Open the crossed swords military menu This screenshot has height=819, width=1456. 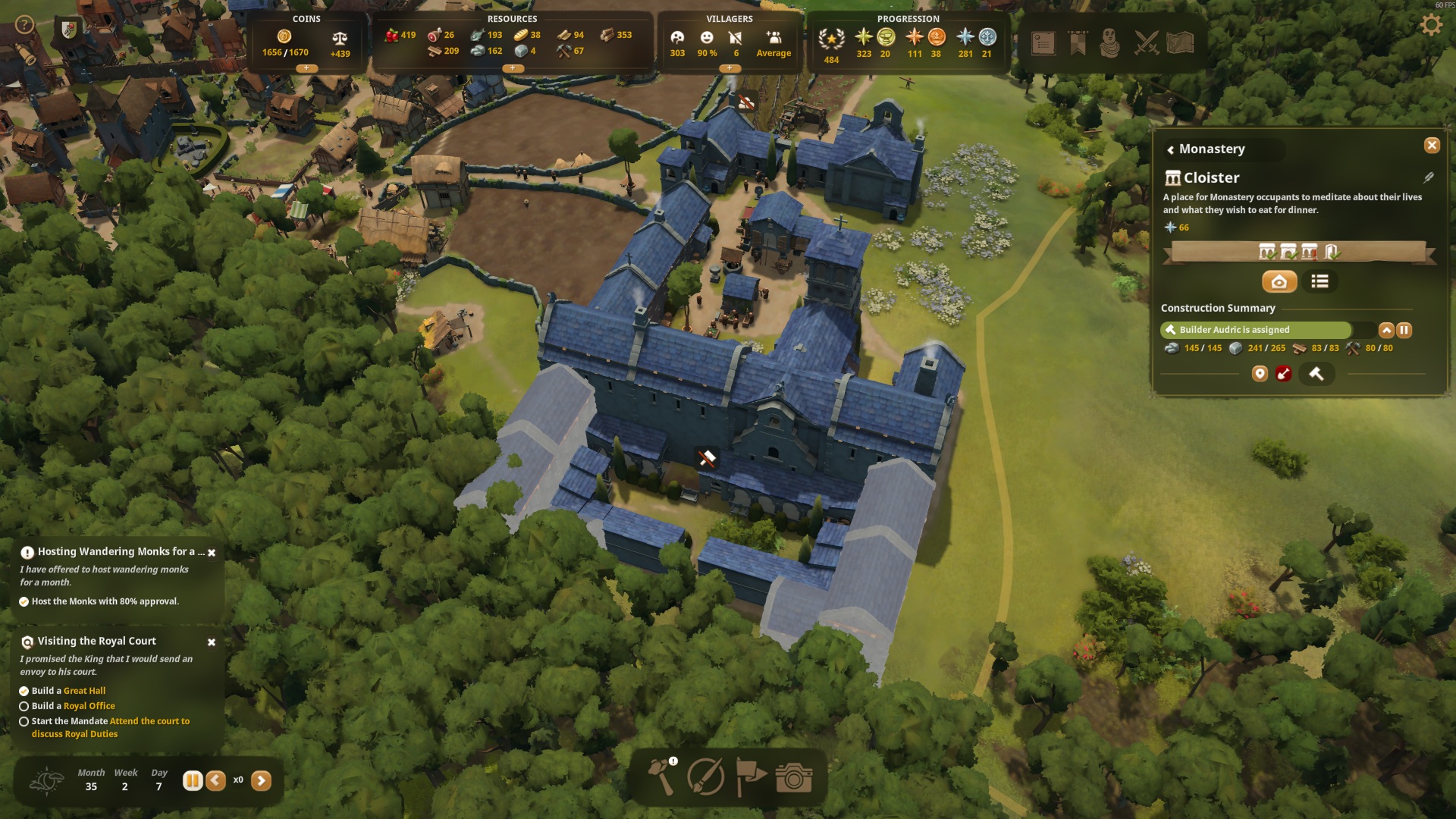1146,43
